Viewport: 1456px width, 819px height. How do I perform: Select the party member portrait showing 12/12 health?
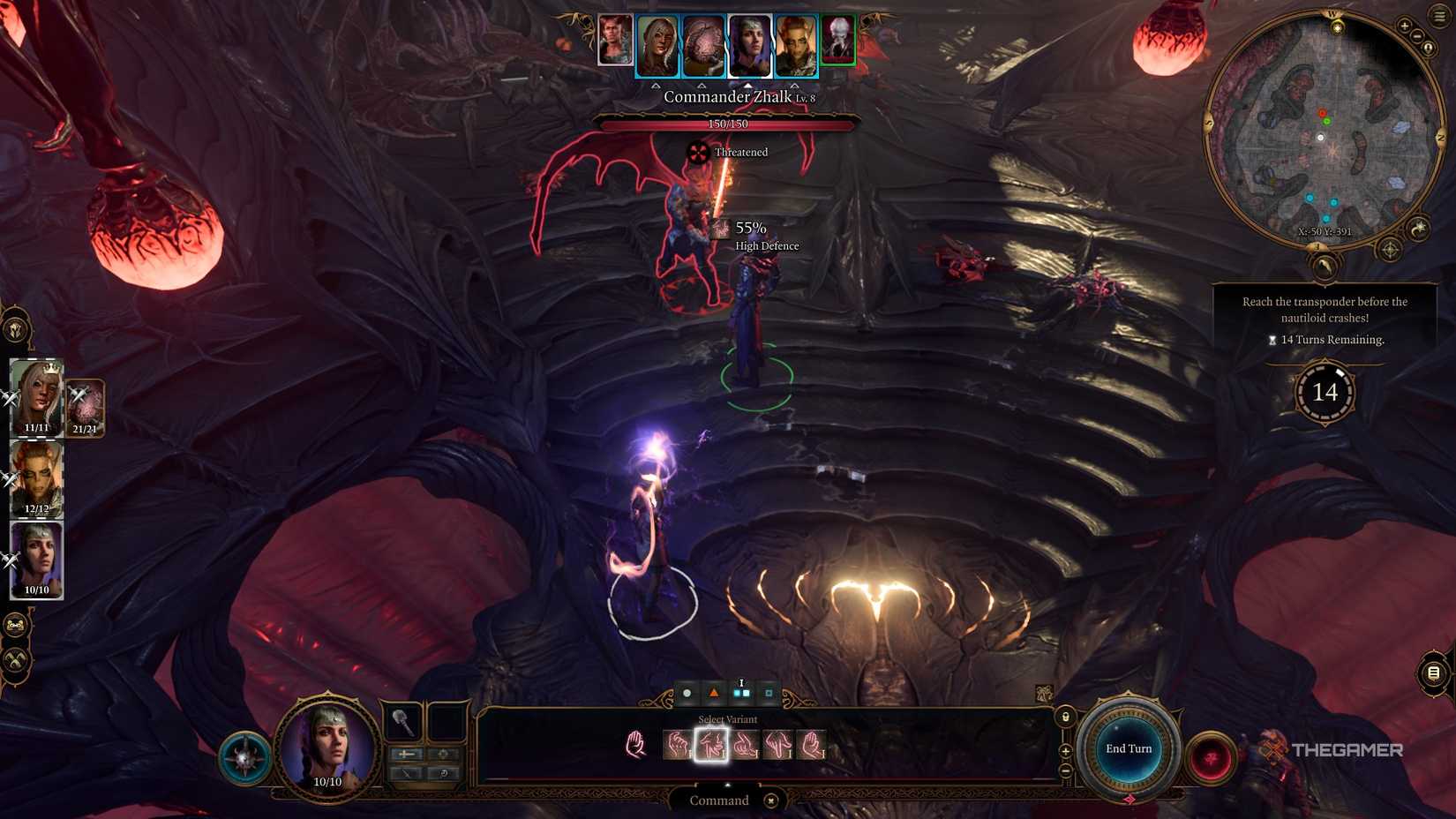pyautogui.click(x=37, y=476)
